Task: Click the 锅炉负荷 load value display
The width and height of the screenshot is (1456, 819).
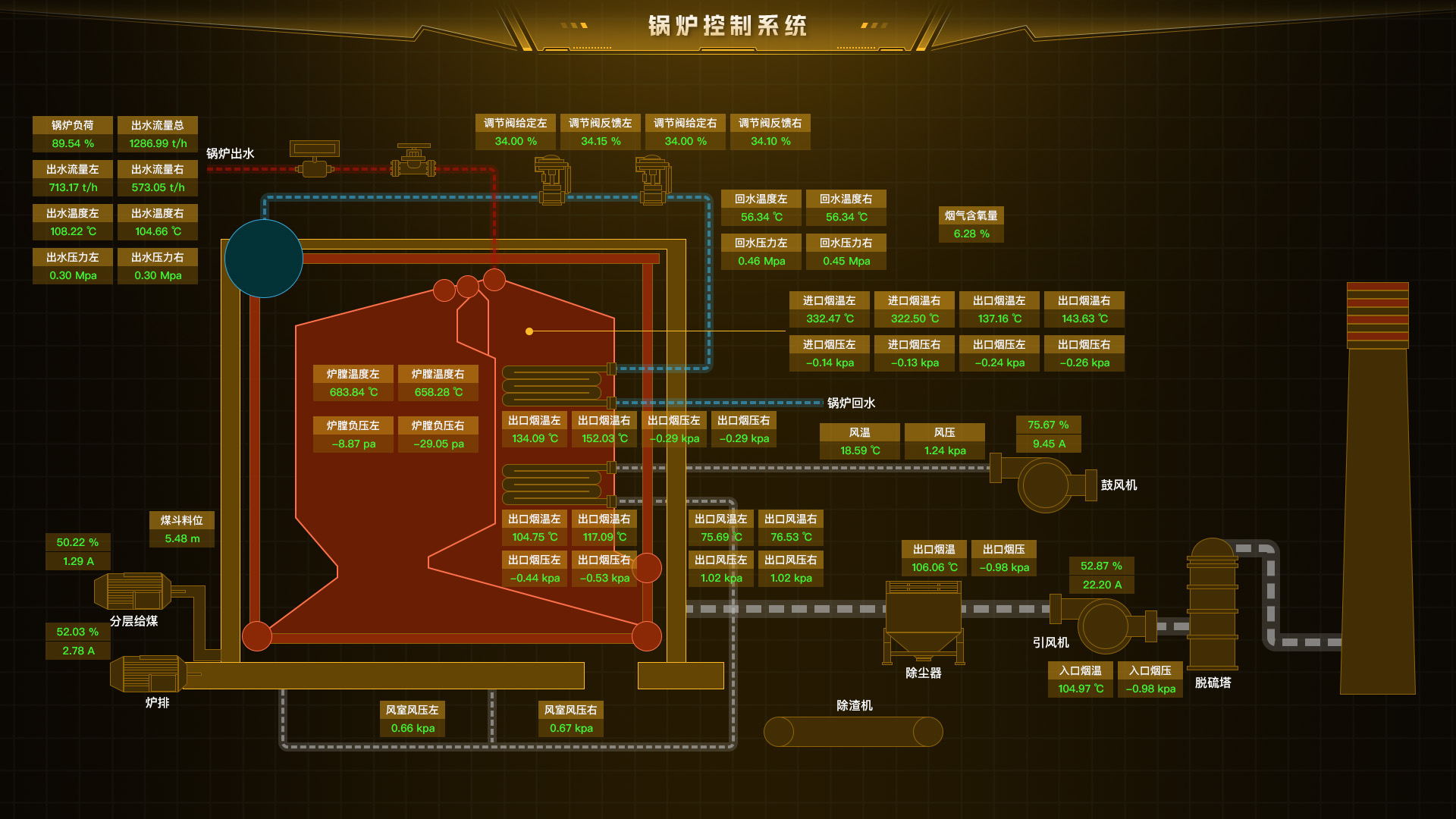Action: click(x=72, y=133)
